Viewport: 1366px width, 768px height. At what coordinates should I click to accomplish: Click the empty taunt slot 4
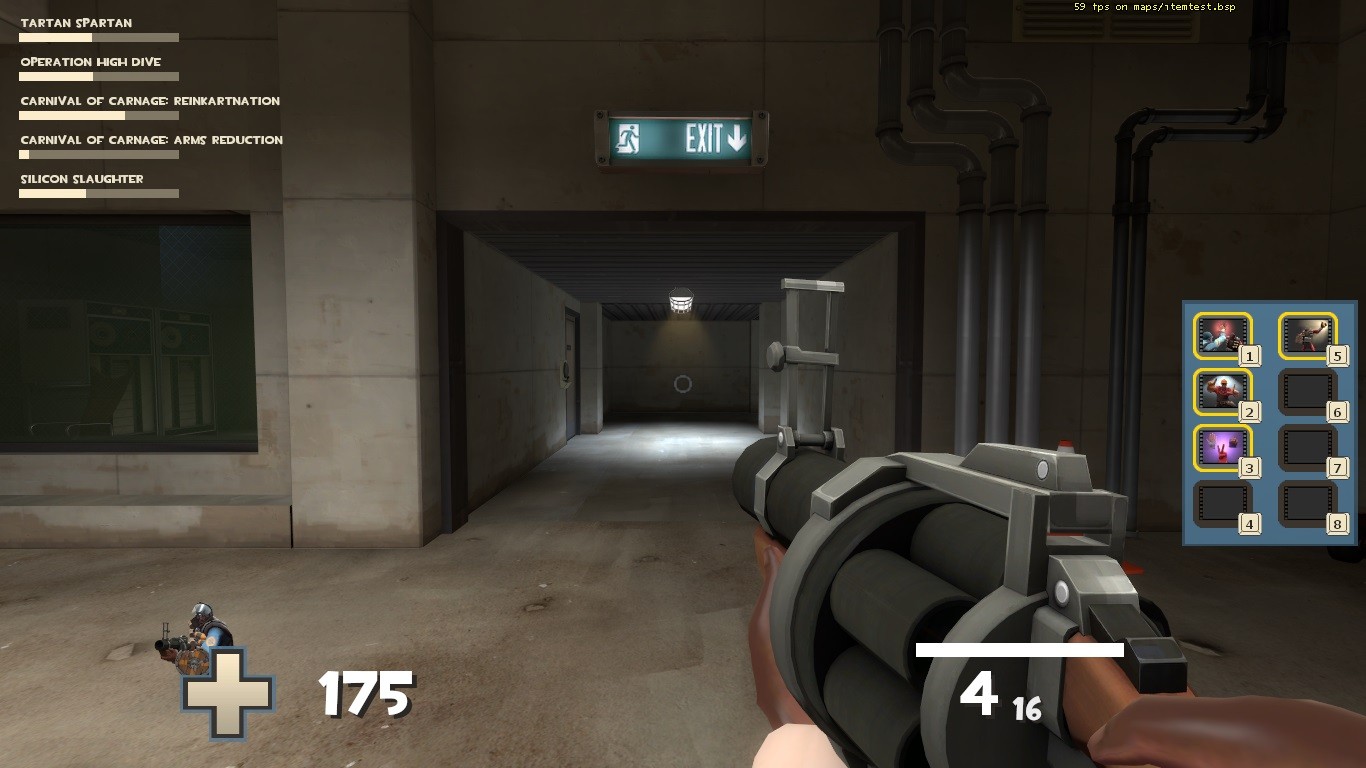click(1222, 502)
